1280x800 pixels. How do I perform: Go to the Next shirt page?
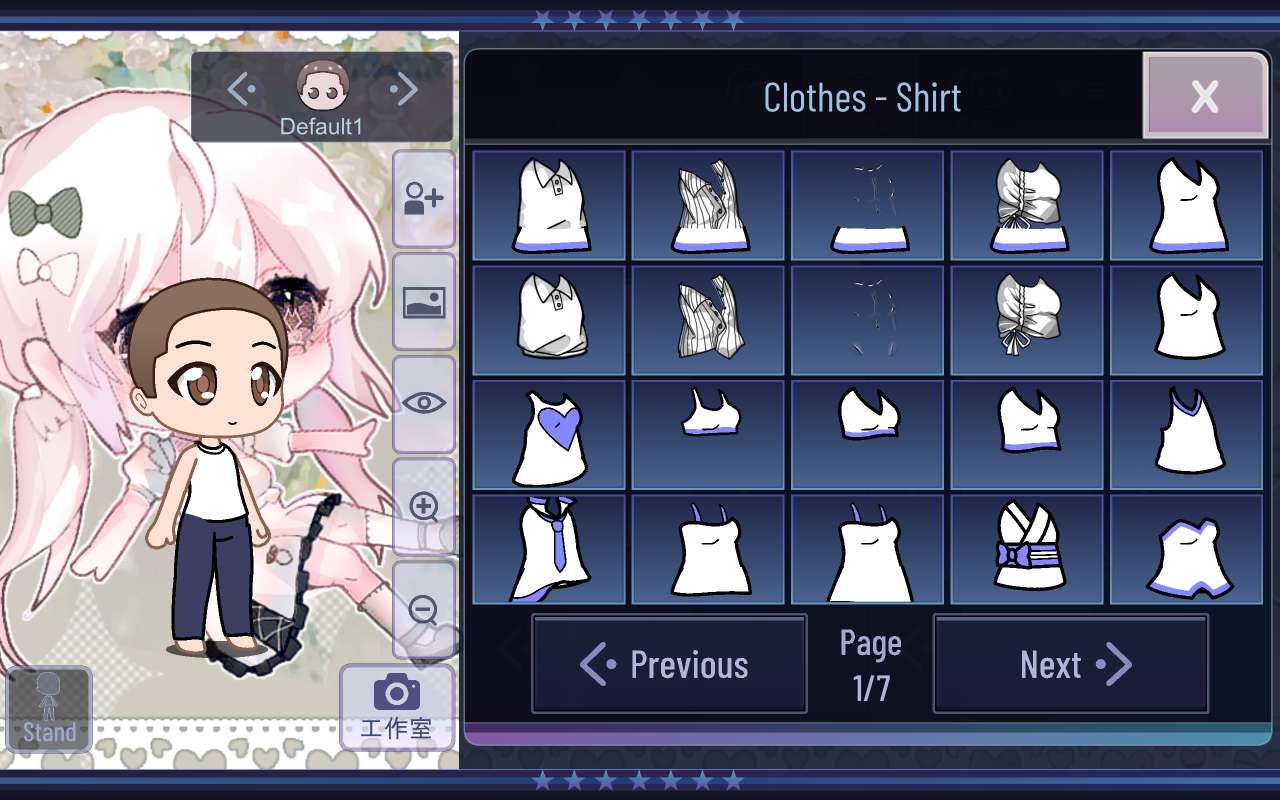tap(1071, 664)
